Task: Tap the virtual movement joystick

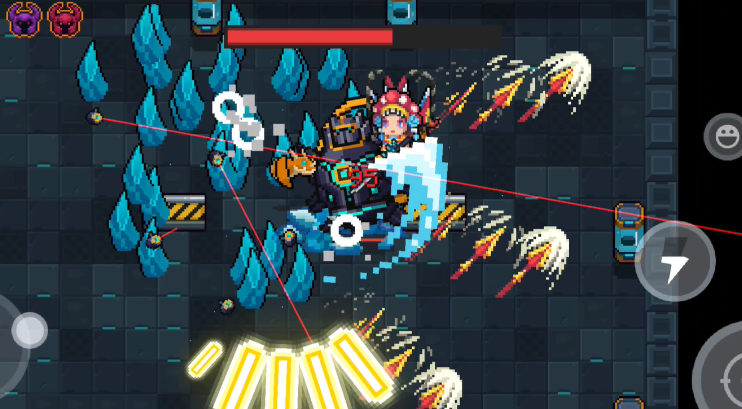Action: click(28, 330)
